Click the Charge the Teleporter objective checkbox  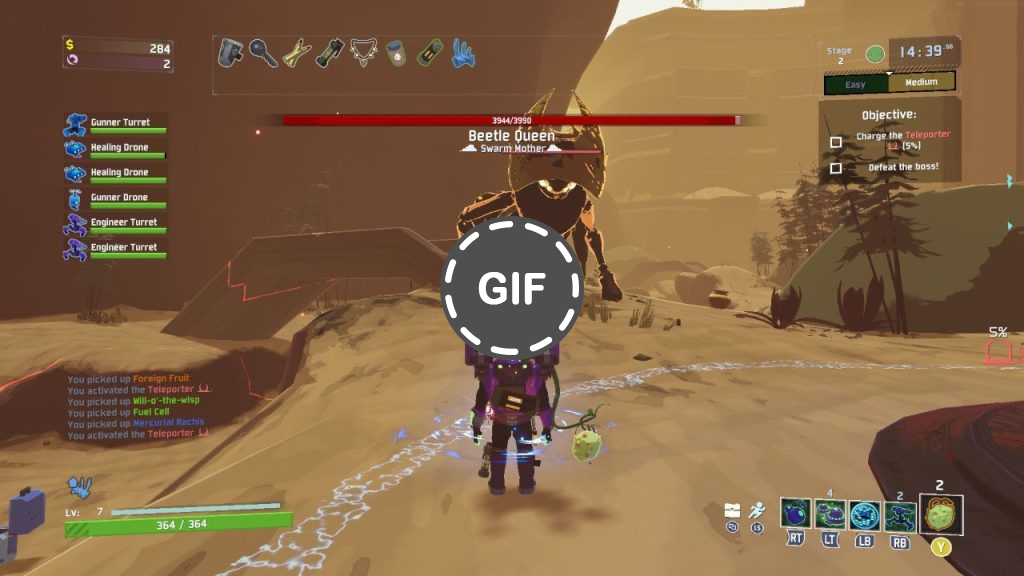tap(836, 142)
